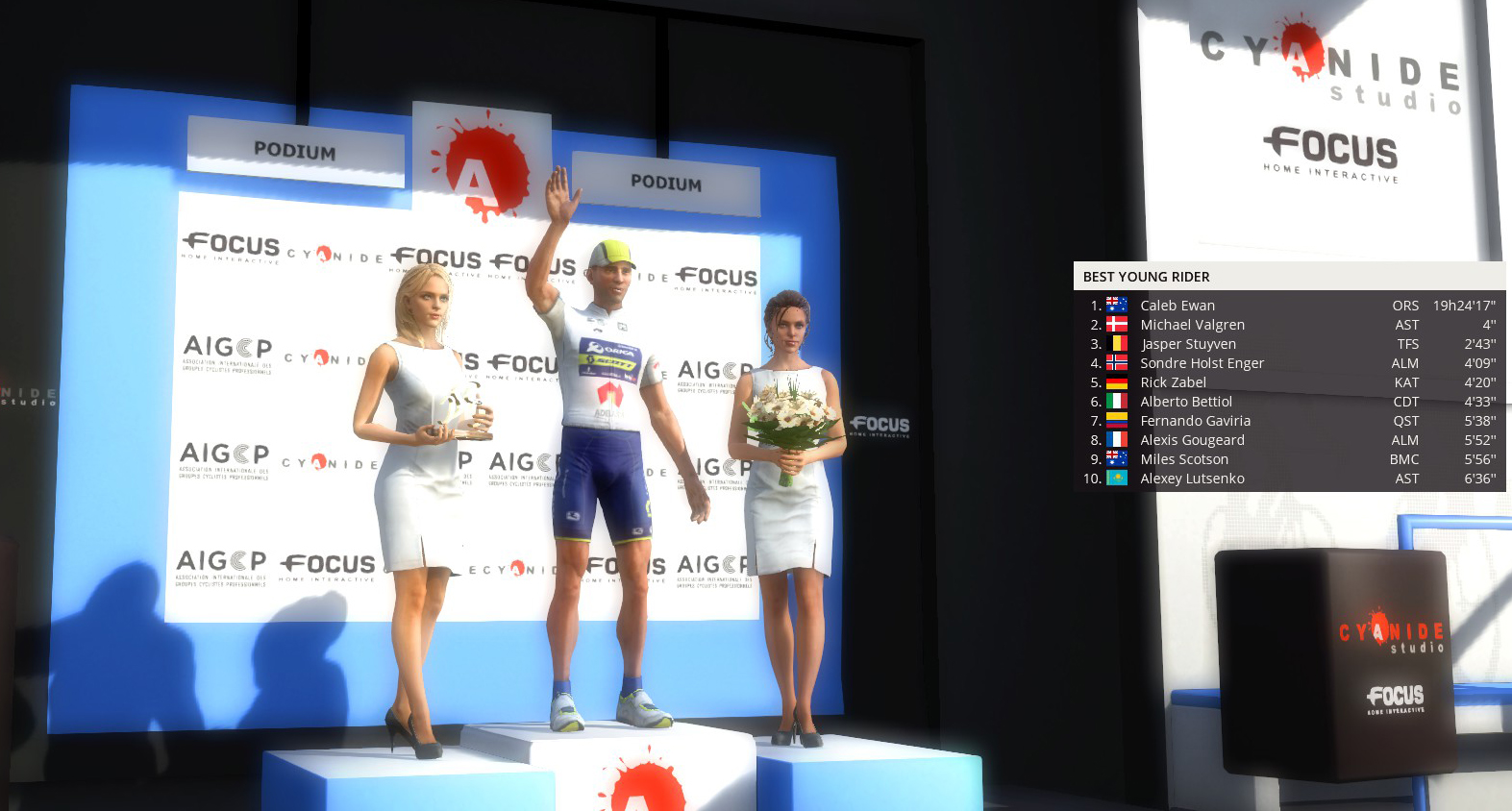Choose Alexis Gougeard from the list
1512x811 pixels.
1192,440
